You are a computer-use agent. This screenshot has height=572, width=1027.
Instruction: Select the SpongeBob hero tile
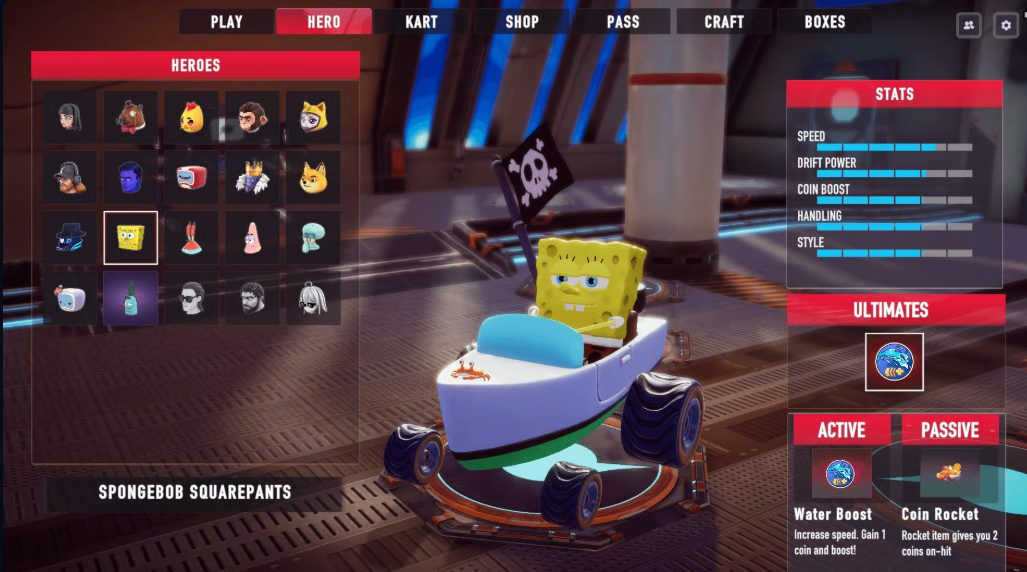[130, 238]
